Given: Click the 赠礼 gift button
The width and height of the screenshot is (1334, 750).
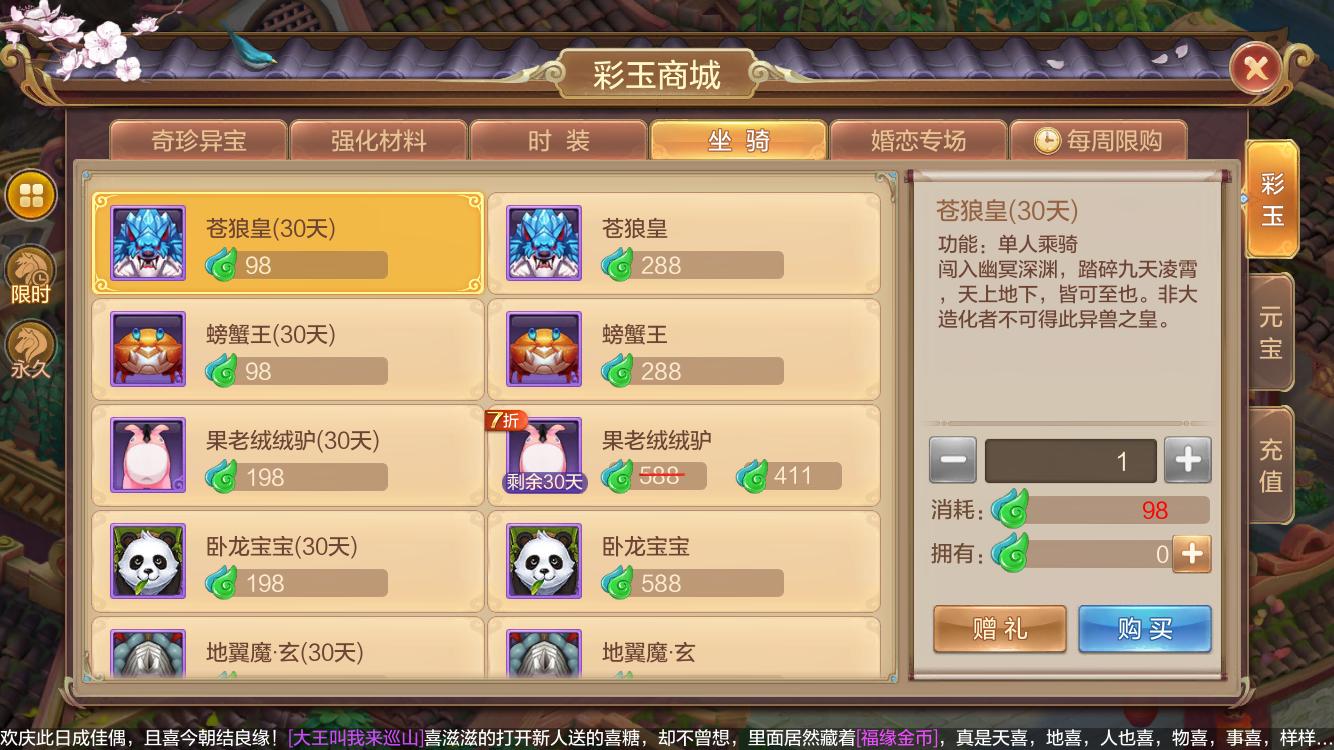Looking at the screenshot, I should pos(999,629).
